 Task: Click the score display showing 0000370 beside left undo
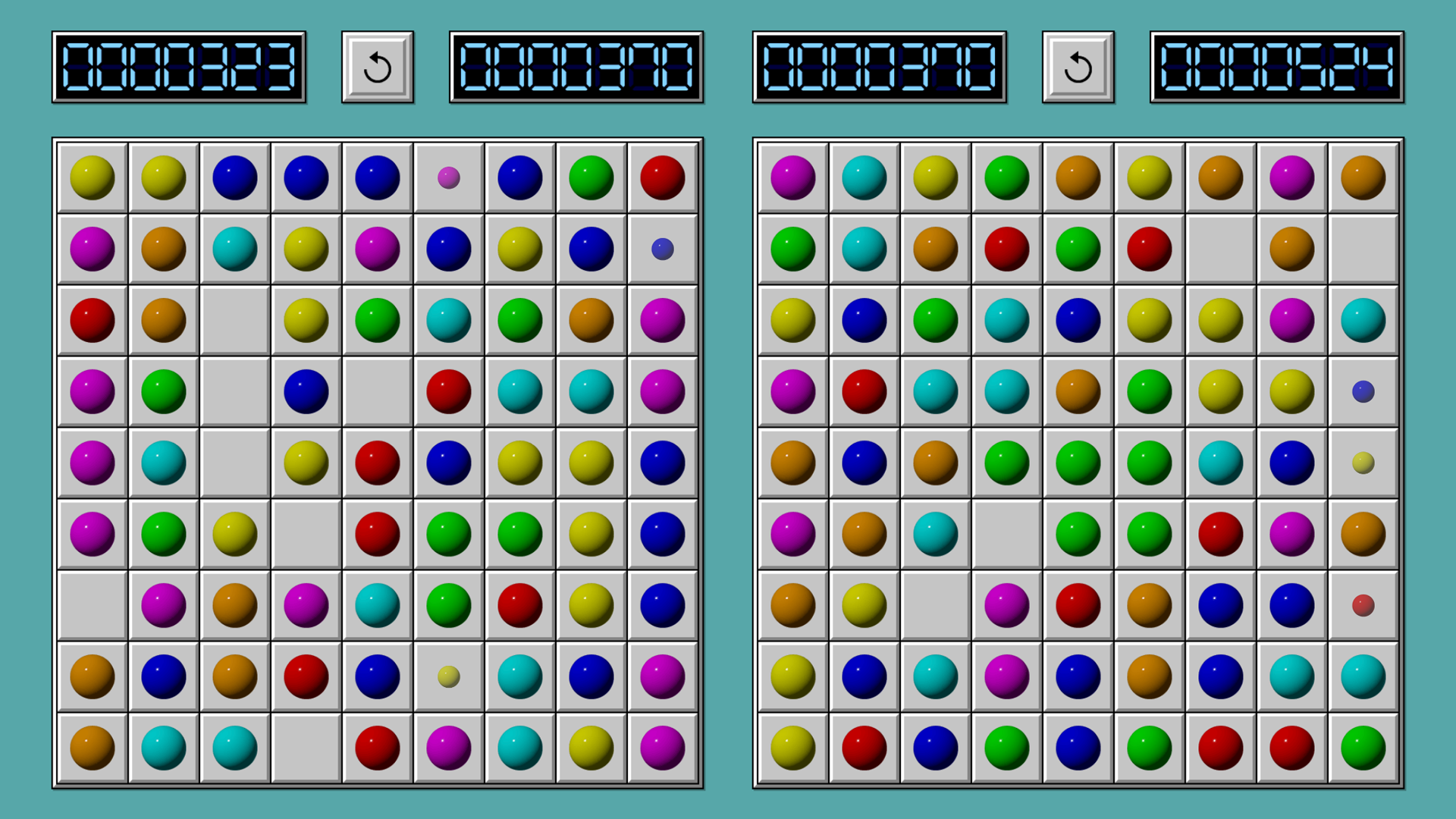tap(578, 66)
